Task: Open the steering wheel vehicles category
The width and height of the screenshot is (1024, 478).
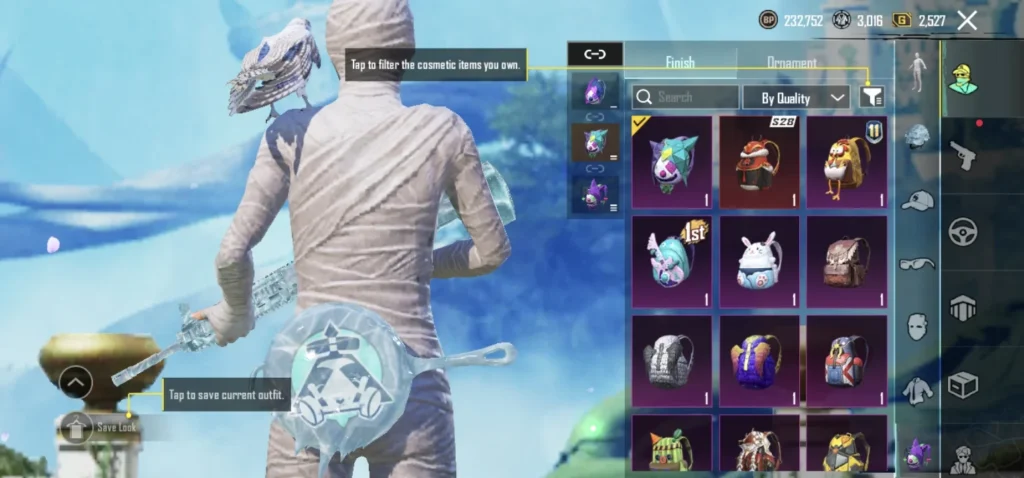Action: point(963,231)
